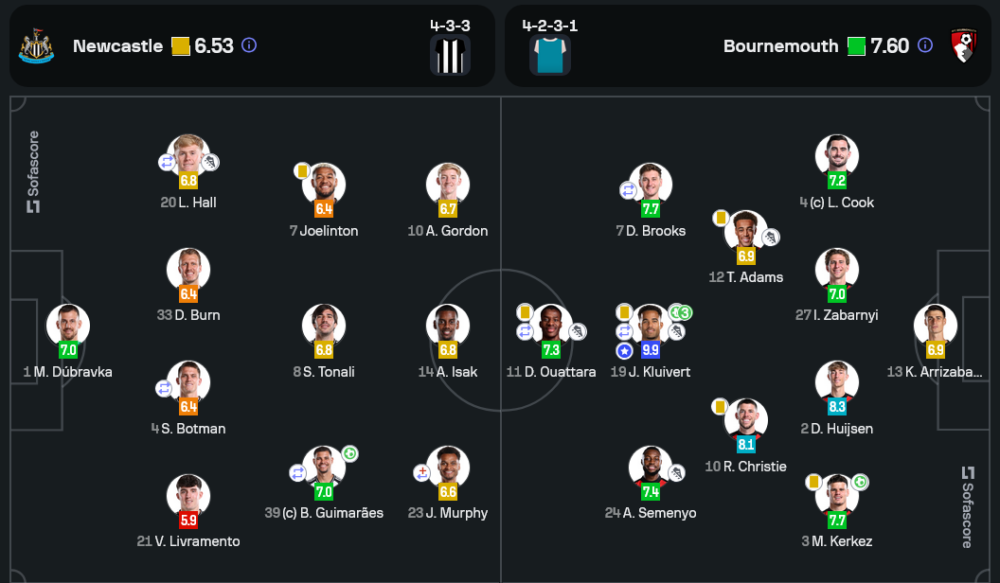Viewport: 1000px width, 583px height.
Task: Click the Newcastle club crest
Action: (36, 47)
